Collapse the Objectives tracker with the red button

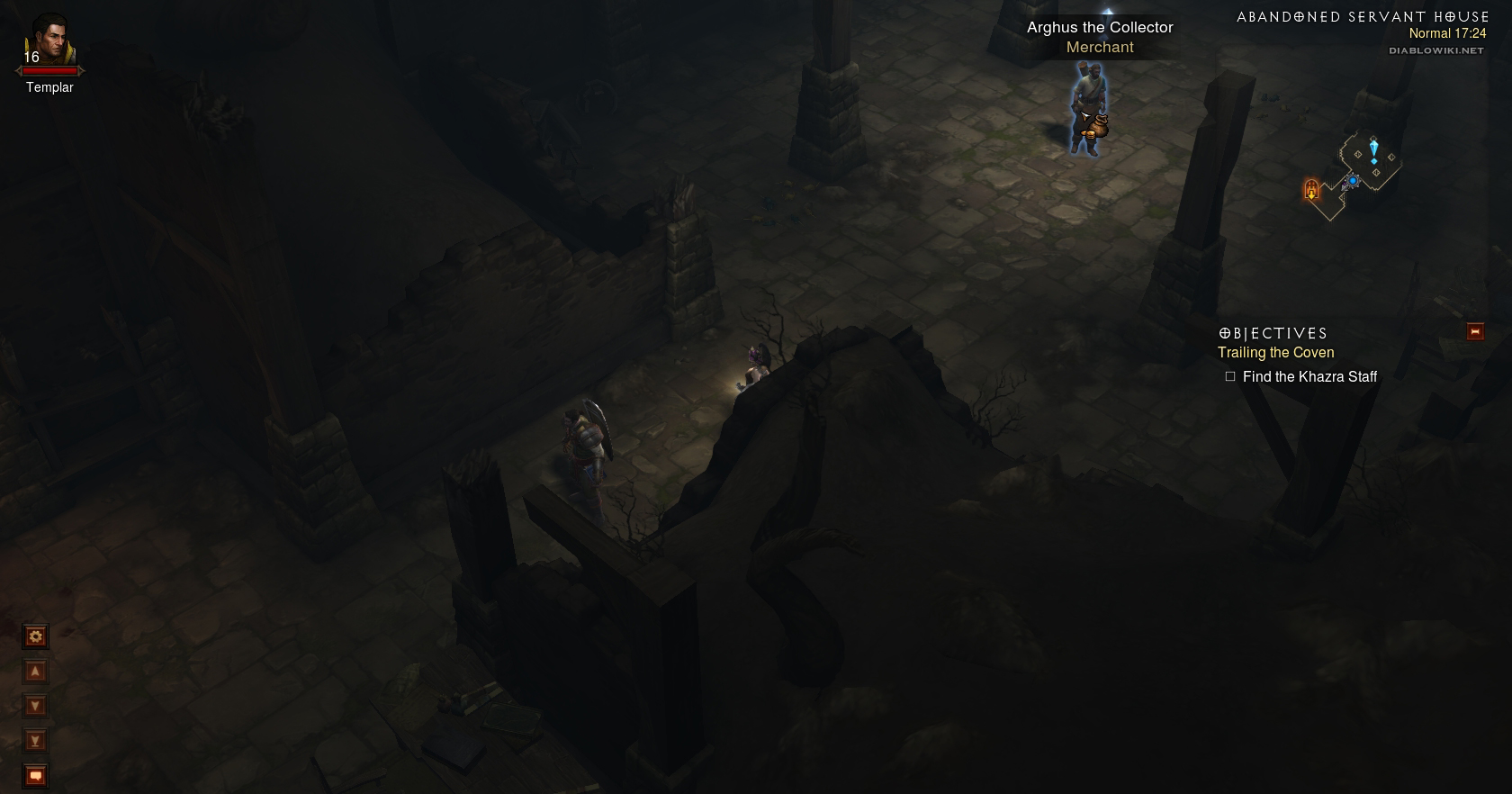pyautogui.click(x=1475, y=332)
